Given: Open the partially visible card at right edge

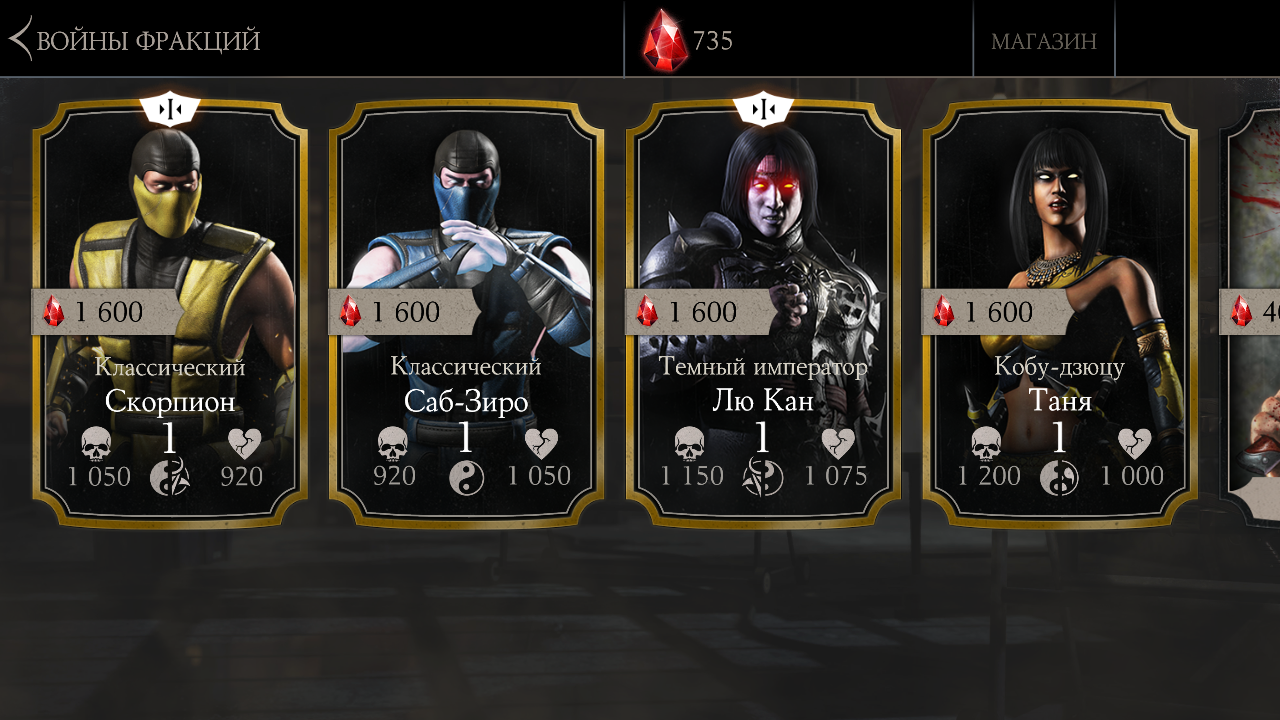Looking at the screenshot, I should [1252, 312].
